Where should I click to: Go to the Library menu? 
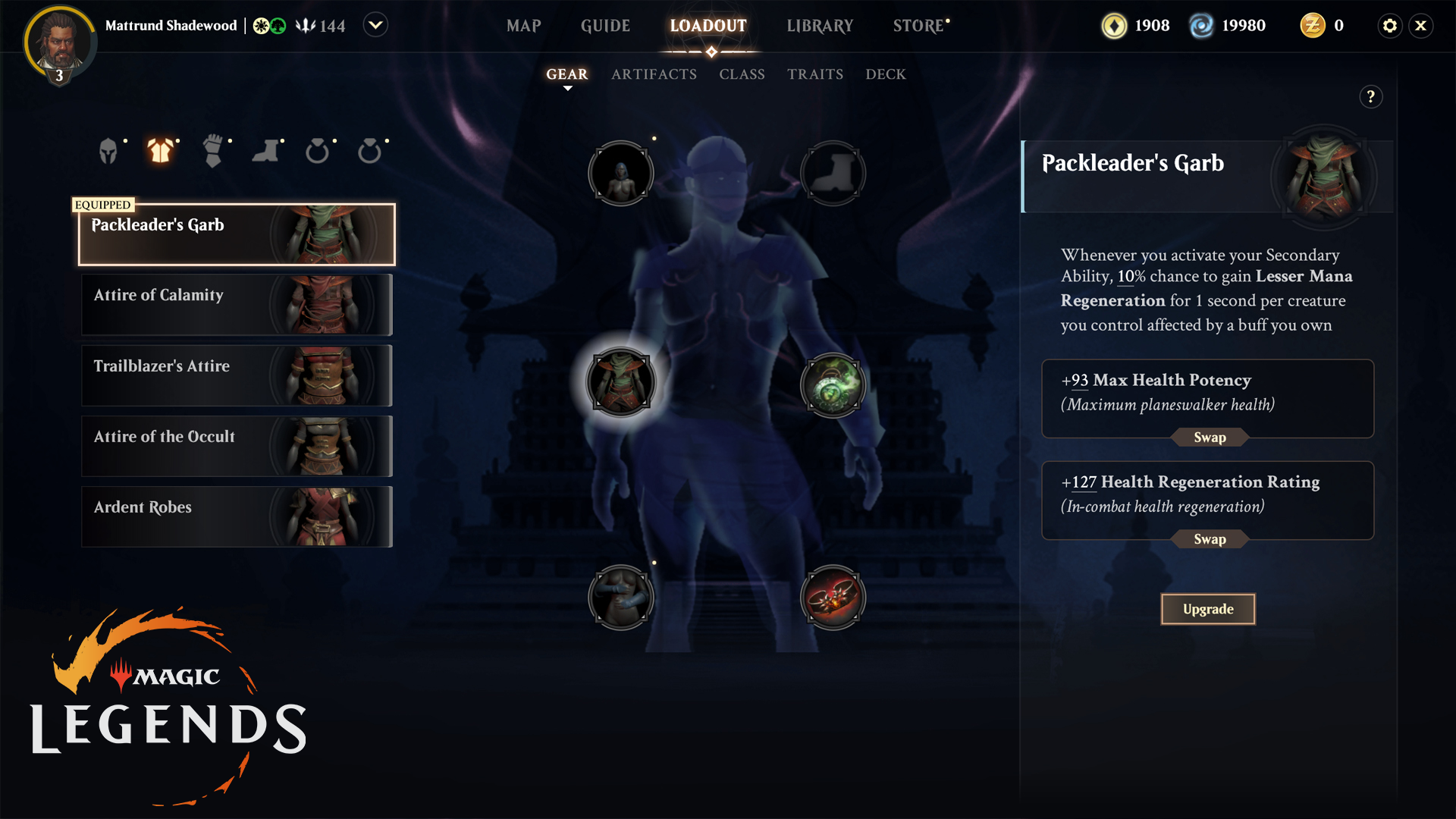point(820,26)
